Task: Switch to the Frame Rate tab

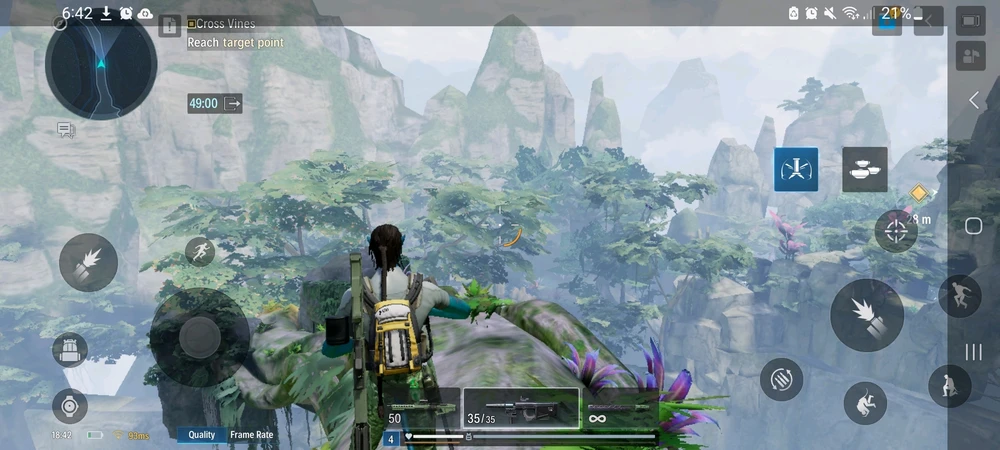Action: [252, 435]
